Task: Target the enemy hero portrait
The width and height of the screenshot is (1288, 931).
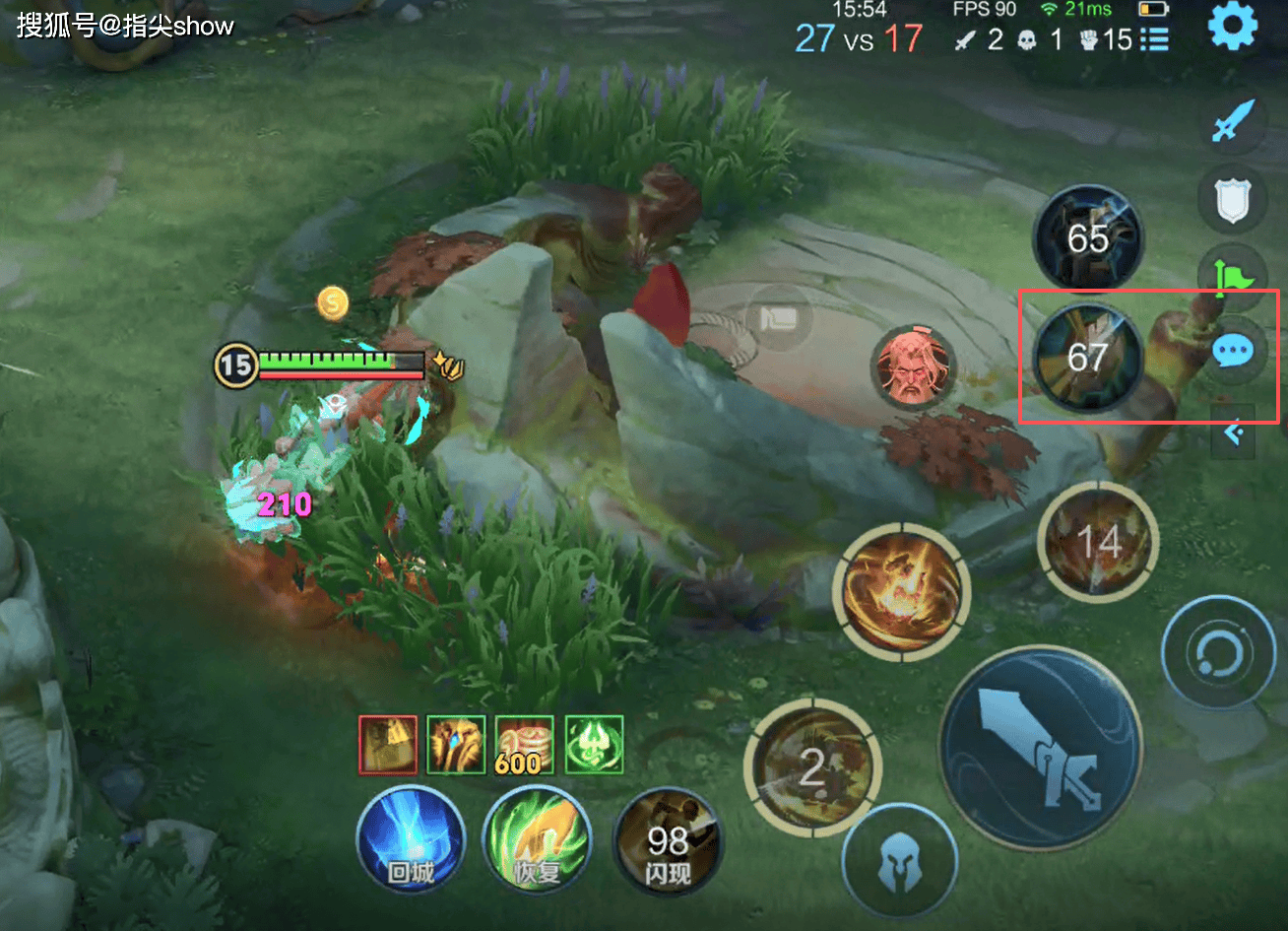Action: pyautogui.click(x=913, y=367)
